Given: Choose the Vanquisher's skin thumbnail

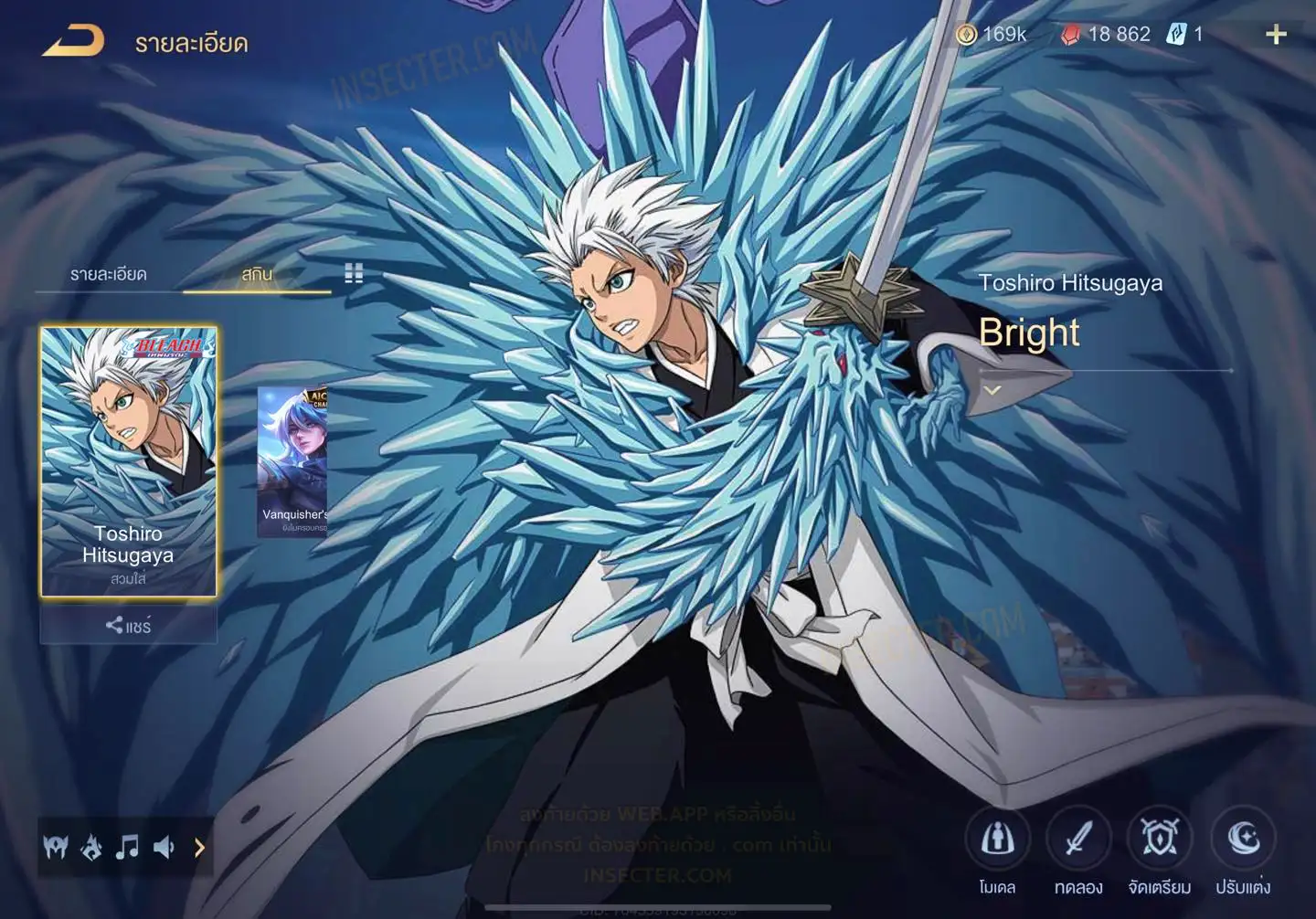Looking at the screenshot, I should (292, 461).
